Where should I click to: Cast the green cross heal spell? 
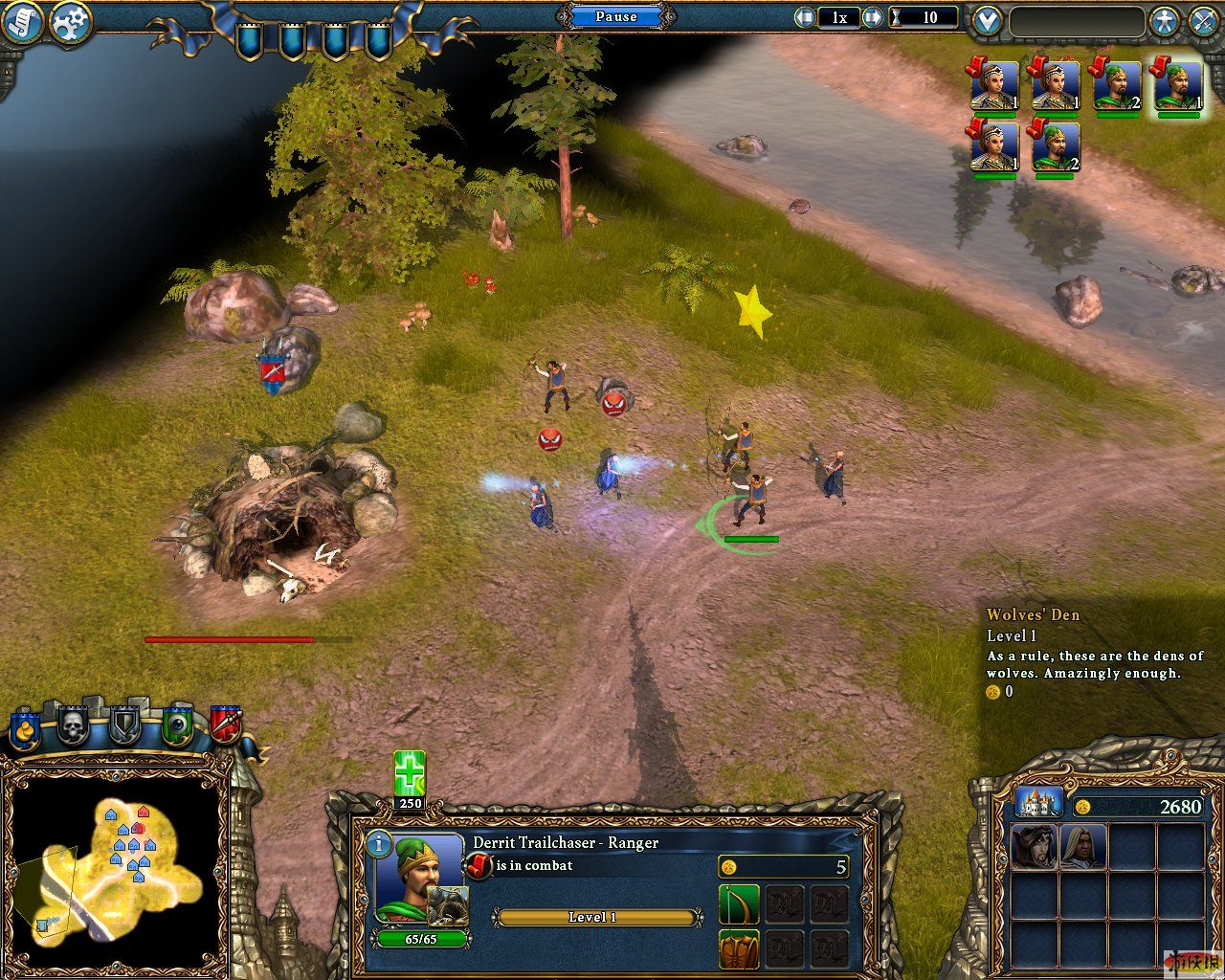tap(410, 773)
